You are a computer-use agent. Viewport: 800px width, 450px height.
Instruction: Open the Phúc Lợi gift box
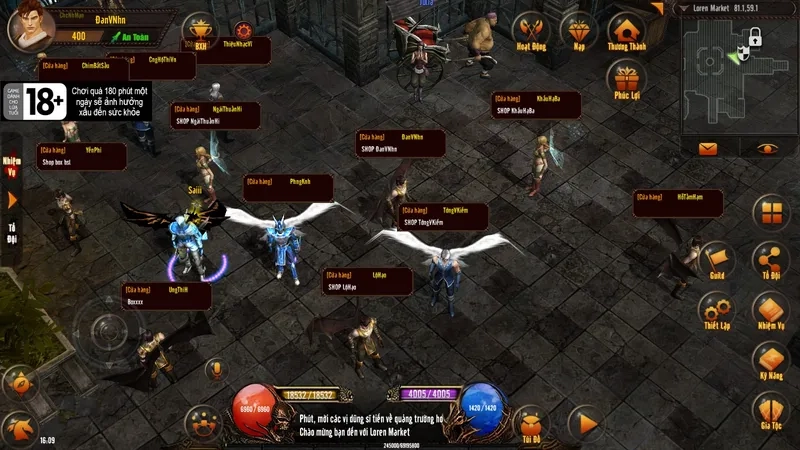pyautogui.click(x=627, y=79)
